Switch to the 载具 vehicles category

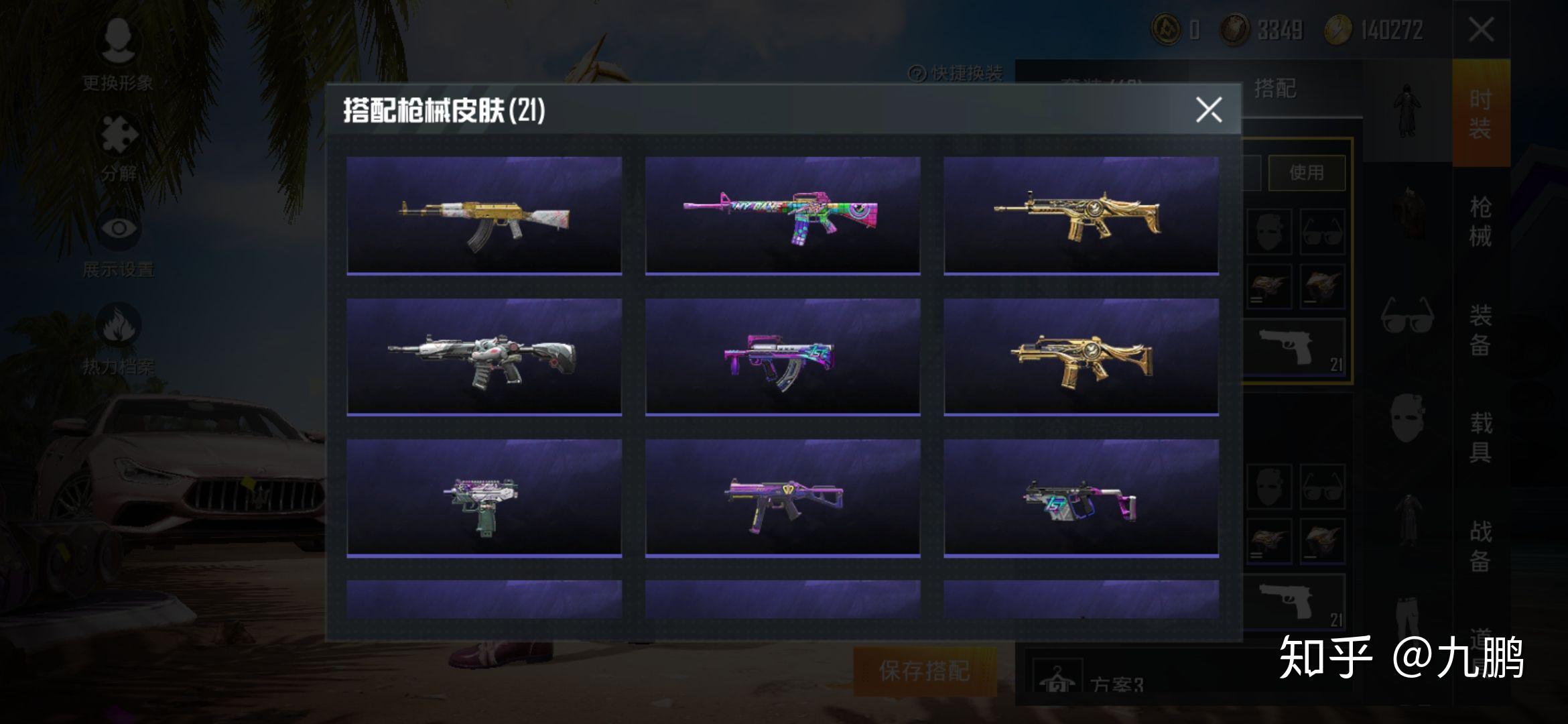[x=1480, y=437]
